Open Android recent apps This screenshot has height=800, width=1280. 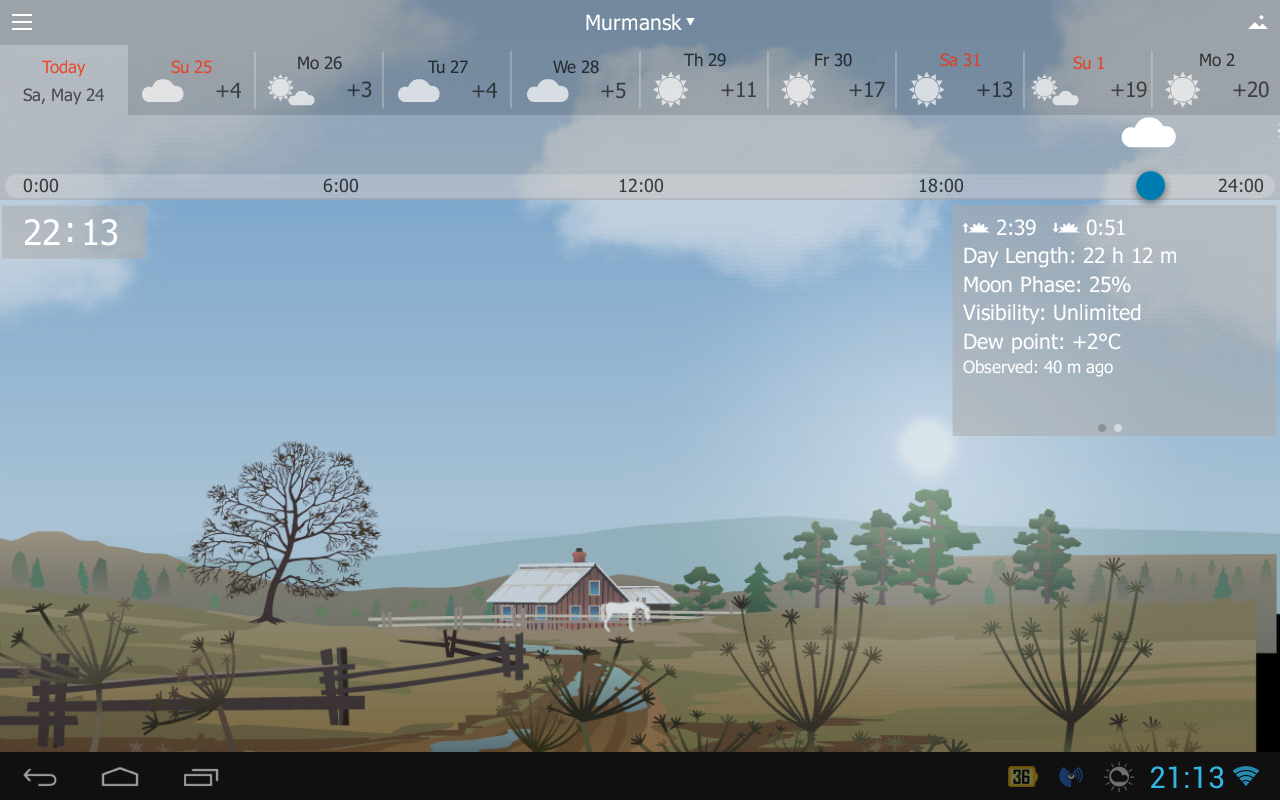(200, 777)
